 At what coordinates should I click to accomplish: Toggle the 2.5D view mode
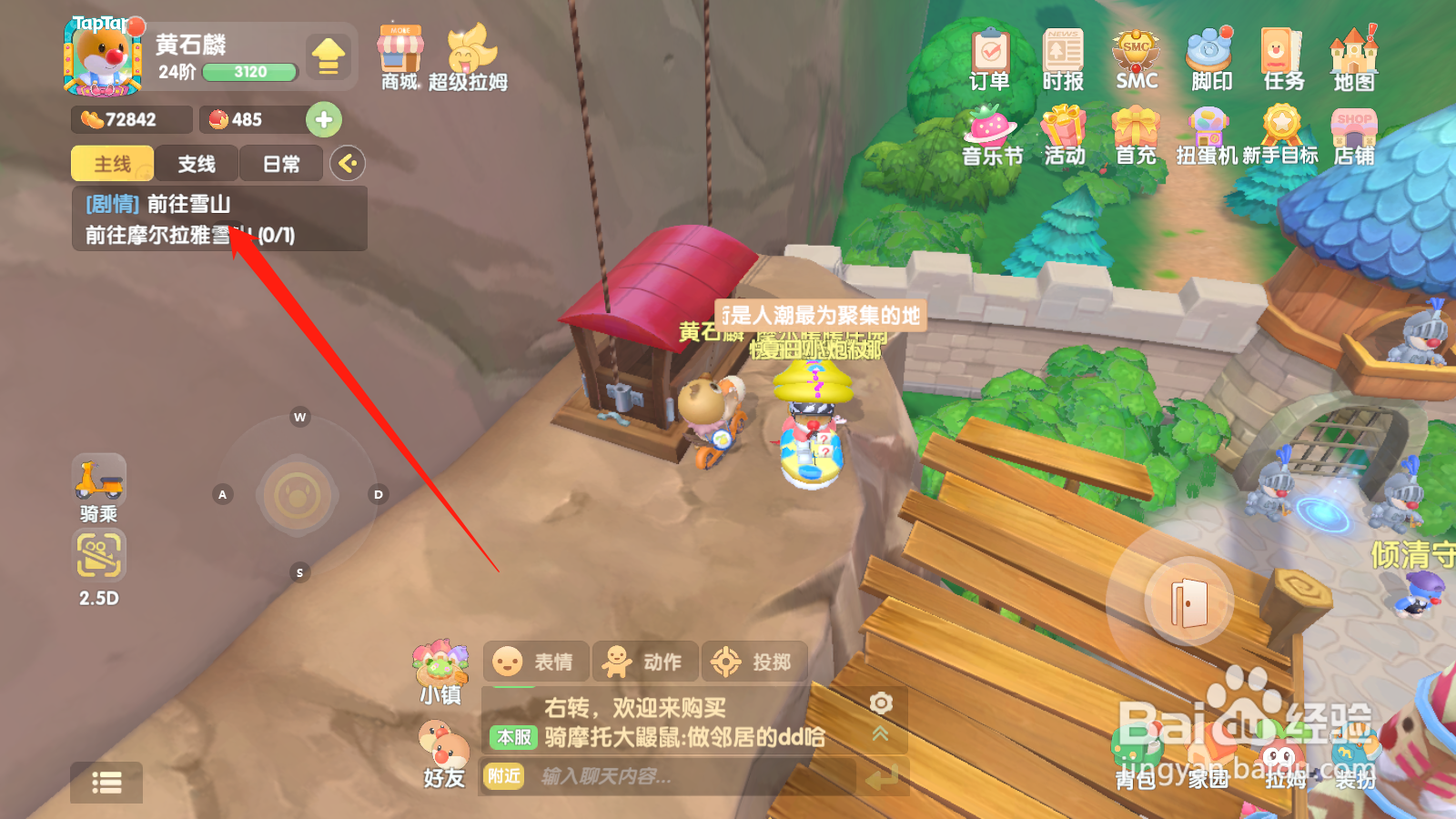(x=98, y=557)
